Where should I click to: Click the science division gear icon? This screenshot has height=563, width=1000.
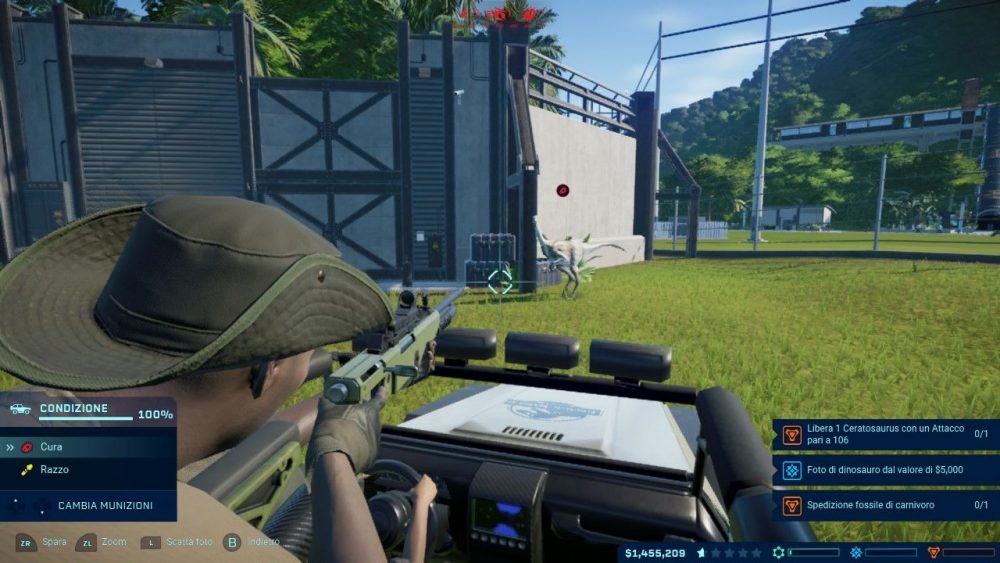click(779, 552)
